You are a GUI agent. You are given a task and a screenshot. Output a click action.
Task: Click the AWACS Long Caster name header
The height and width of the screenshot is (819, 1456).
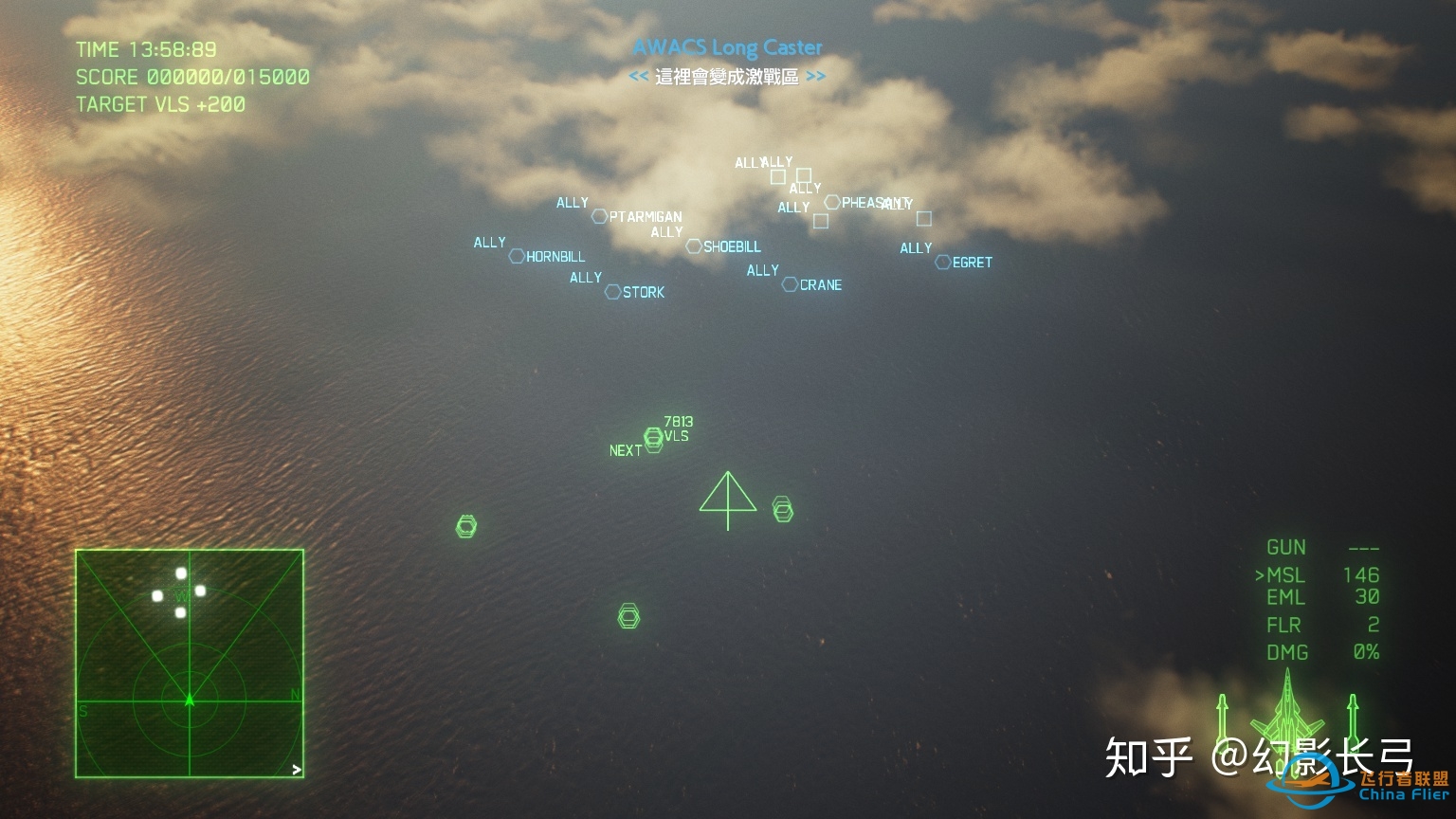click(x=728, y=46)
